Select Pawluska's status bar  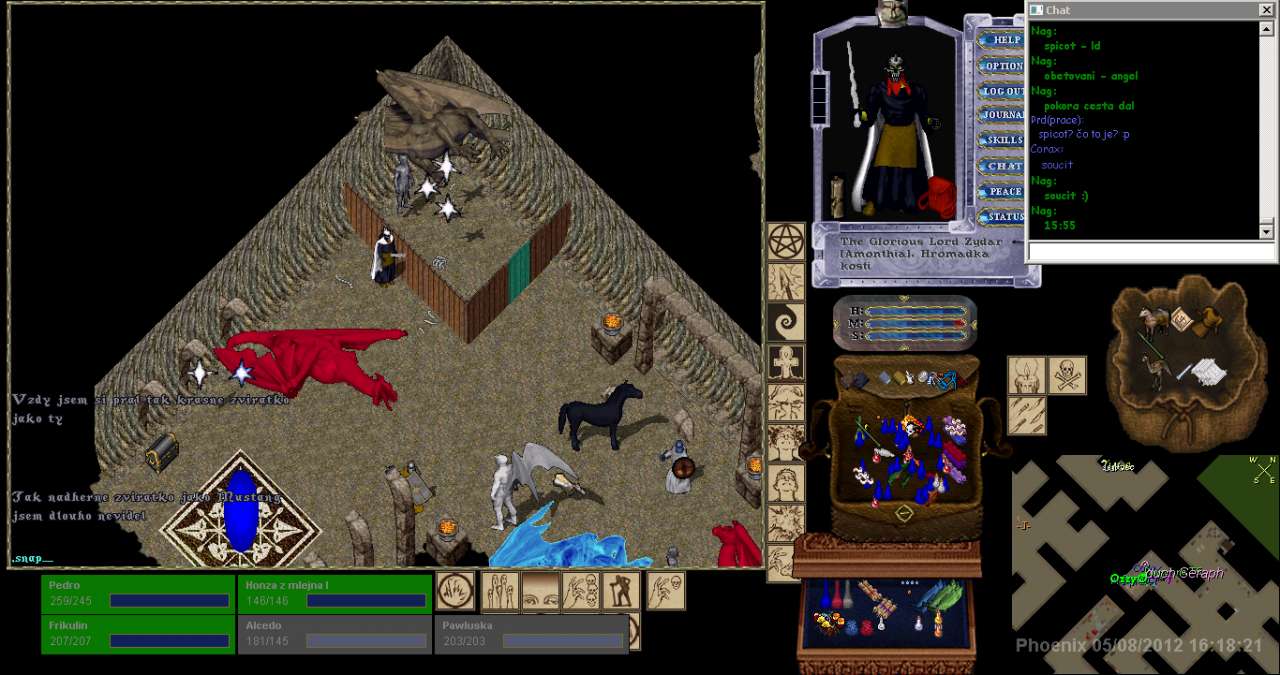pos(531,634)
